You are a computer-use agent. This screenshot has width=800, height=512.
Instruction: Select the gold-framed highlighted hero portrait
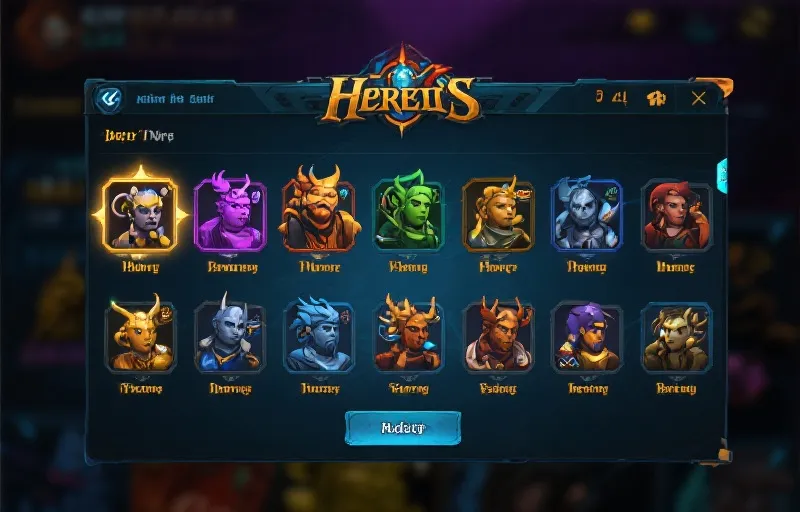[140, 214]
